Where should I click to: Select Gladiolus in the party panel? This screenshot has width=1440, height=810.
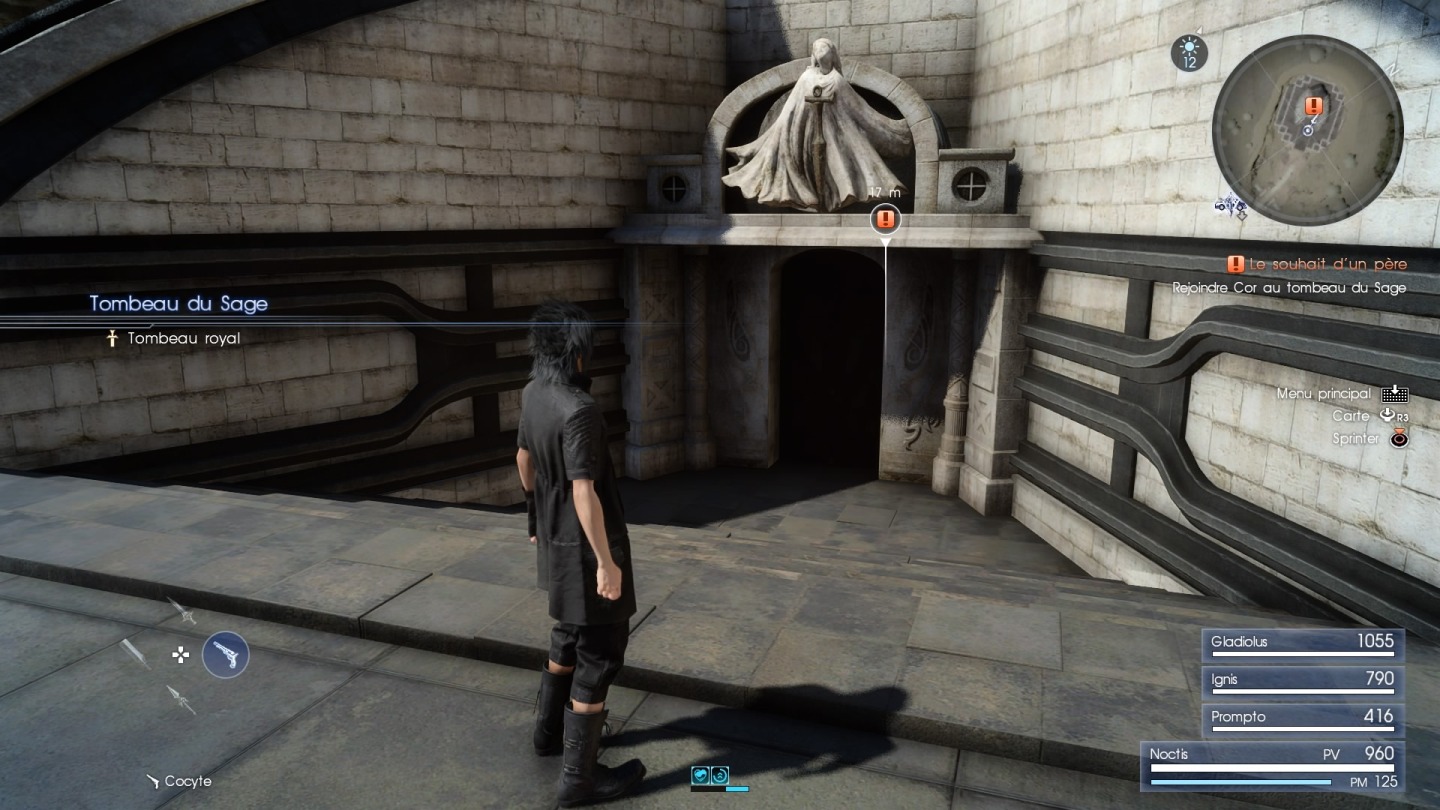tap(1302, 643)
